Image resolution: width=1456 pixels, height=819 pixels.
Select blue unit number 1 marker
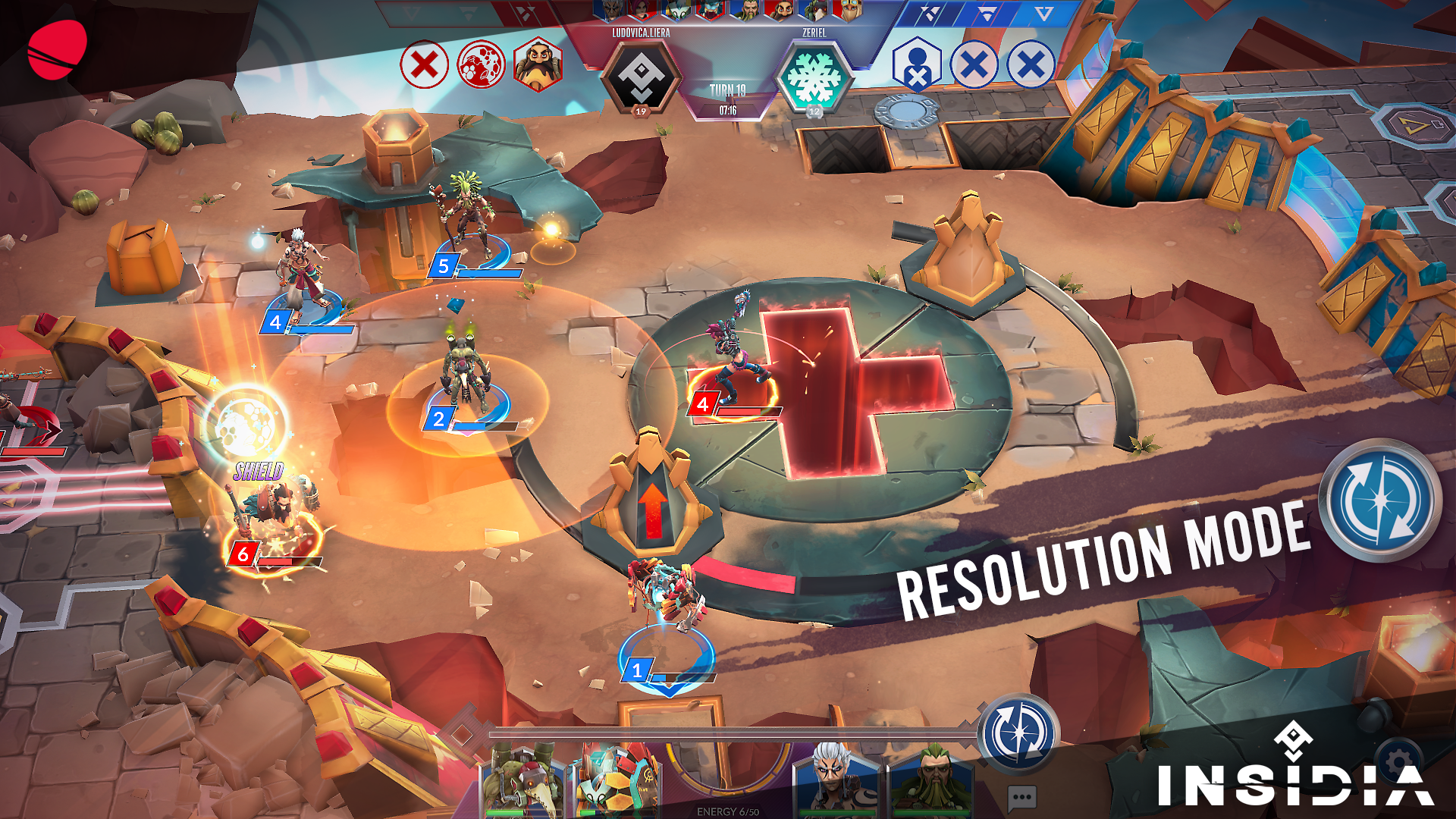point(637,670)
